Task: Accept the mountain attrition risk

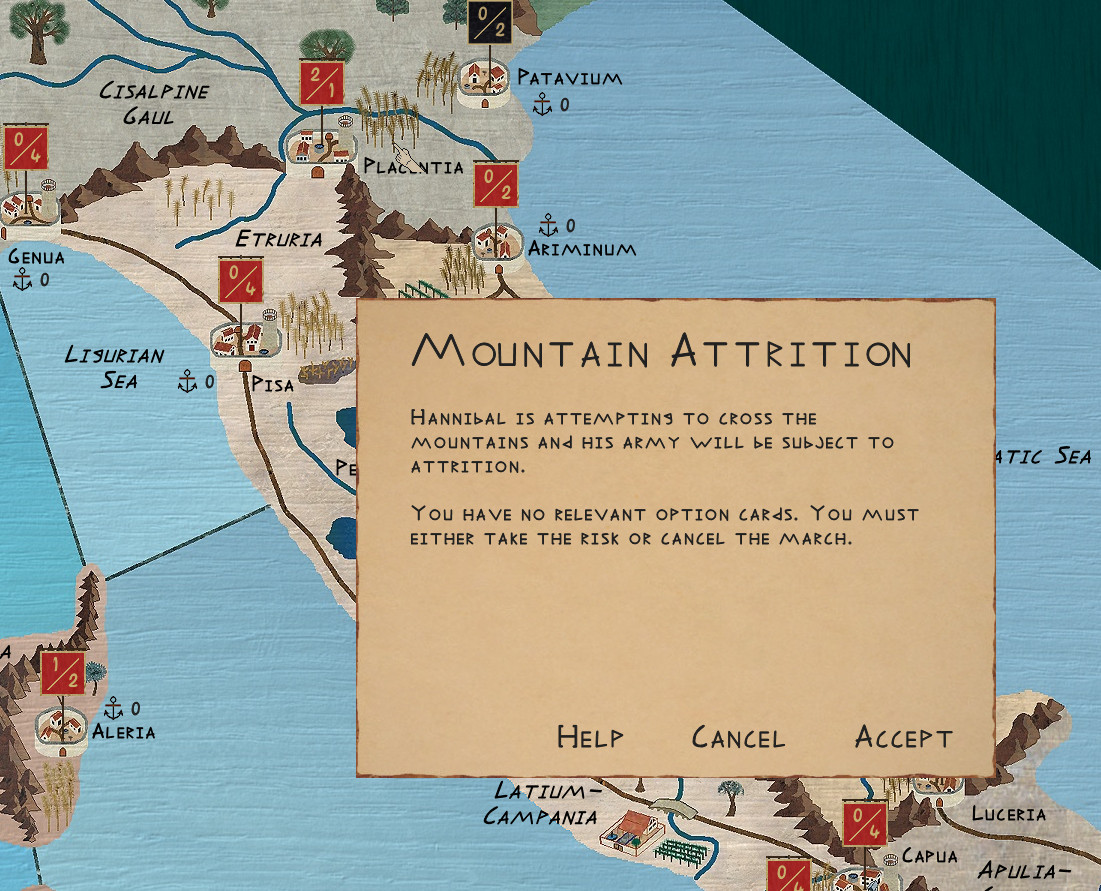Action: pos(903,738)
